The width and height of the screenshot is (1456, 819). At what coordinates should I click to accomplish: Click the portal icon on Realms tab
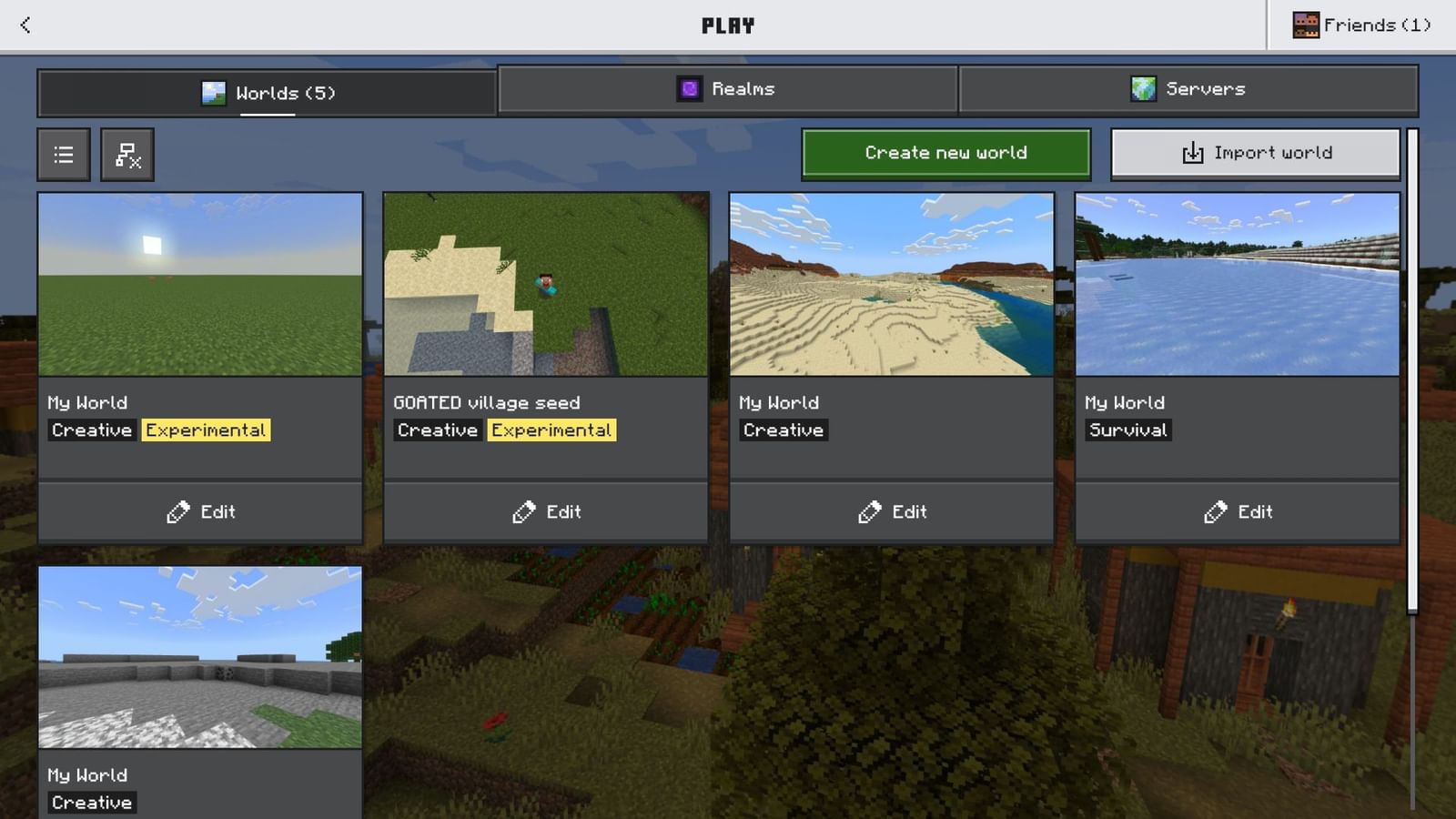tap(689, 88)
